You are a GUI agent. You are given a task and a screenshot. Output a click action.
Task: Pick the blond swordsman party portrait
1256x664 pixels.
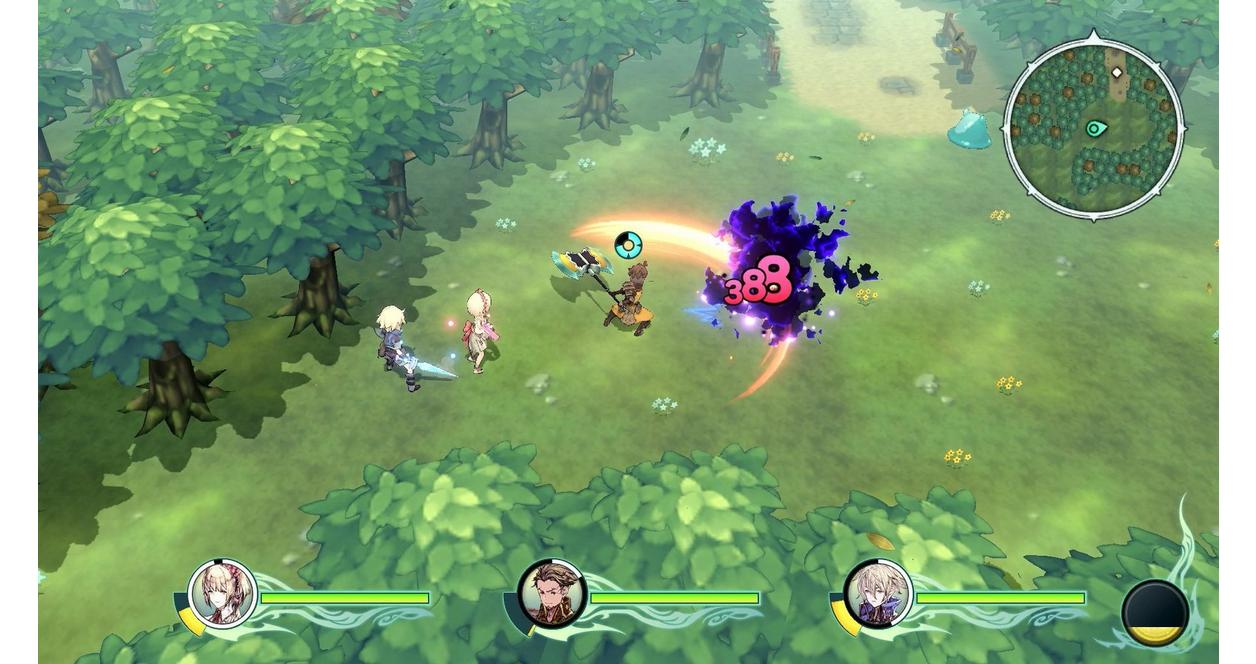pyautogui.click(x=878, y=594)
